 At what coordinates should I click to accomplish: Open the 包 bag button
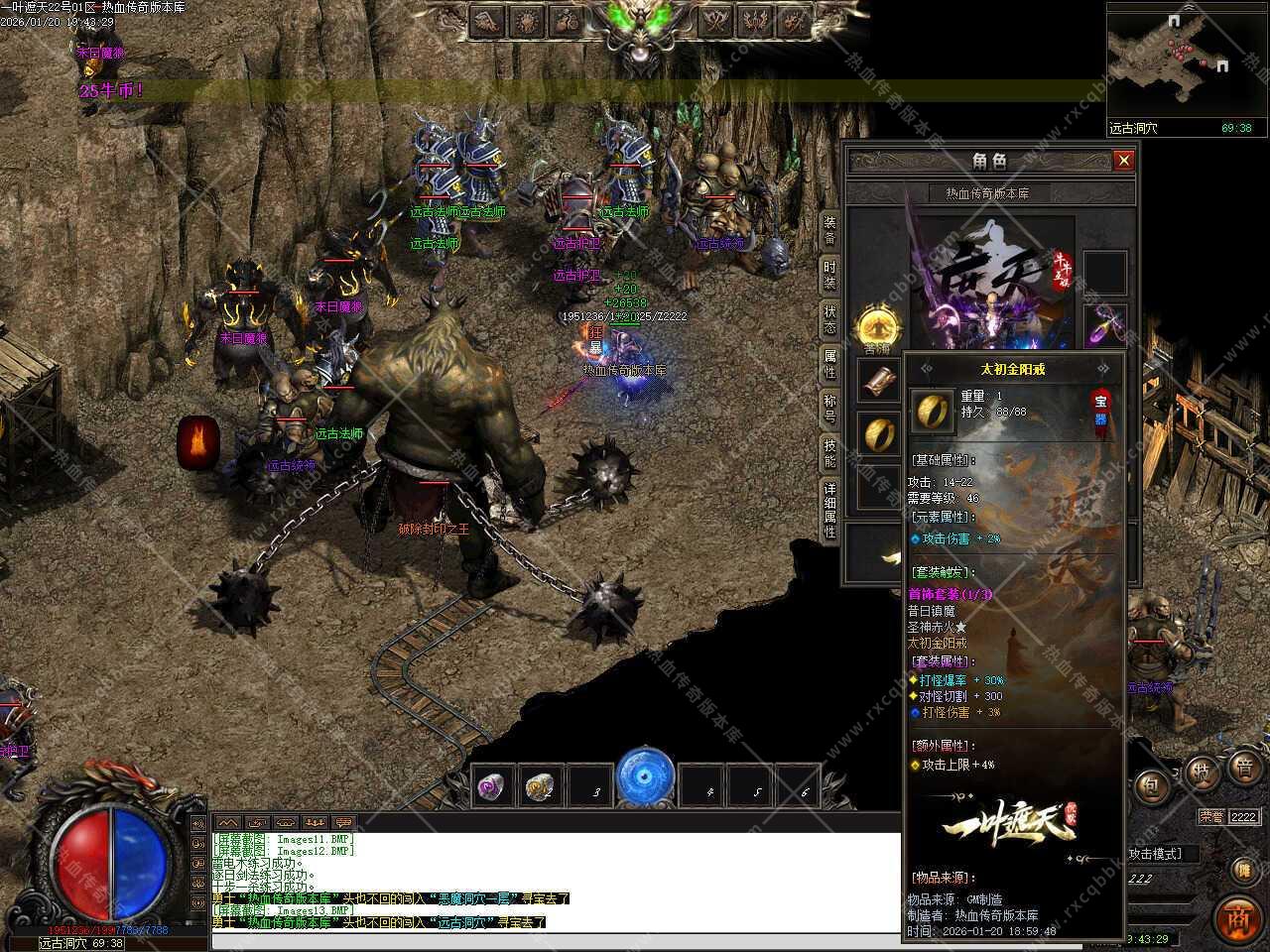1150,786
